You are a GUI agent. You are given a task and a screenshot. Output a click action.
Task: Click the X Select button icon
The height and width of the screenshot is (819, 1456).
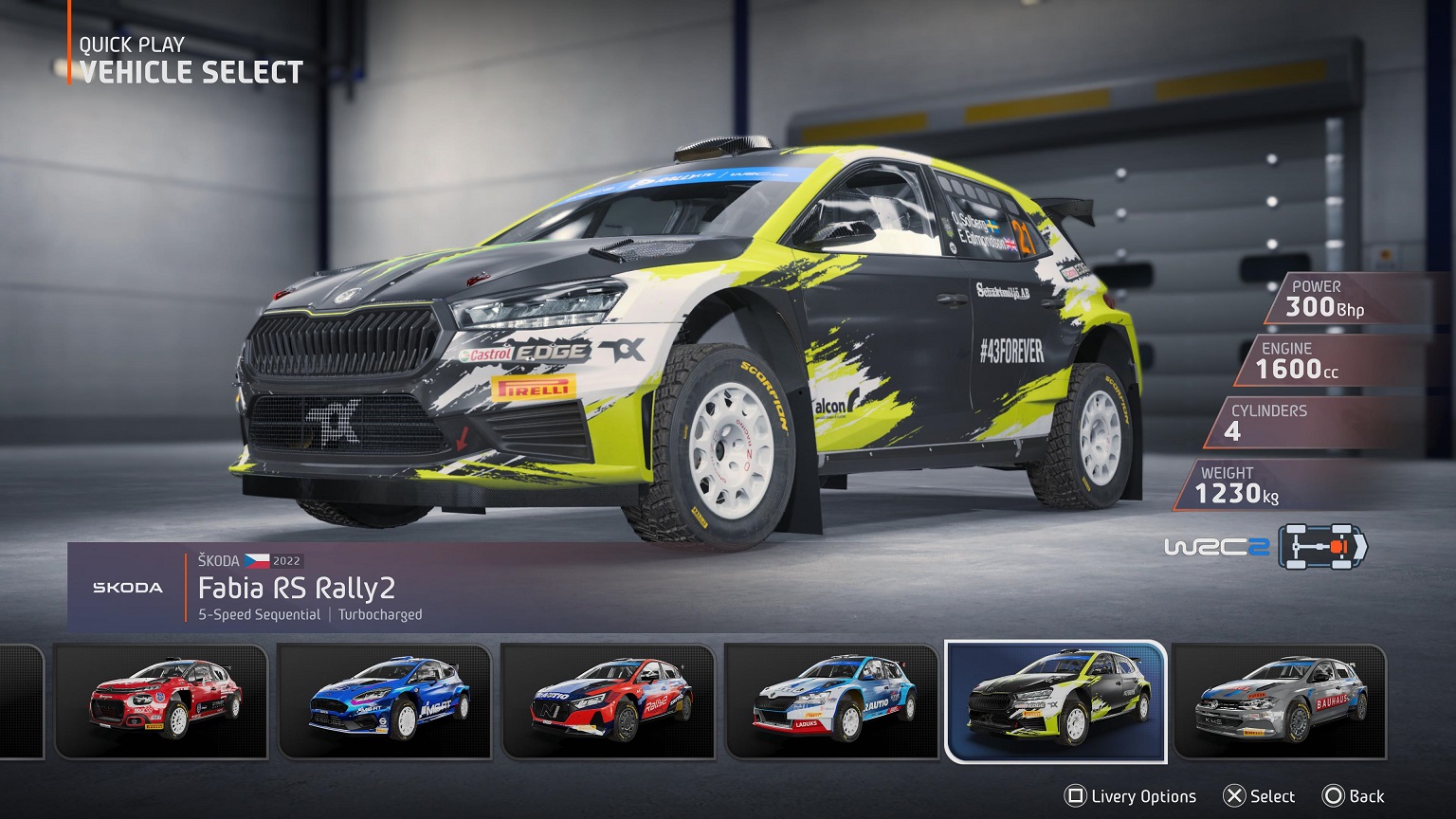[1233, 796]
